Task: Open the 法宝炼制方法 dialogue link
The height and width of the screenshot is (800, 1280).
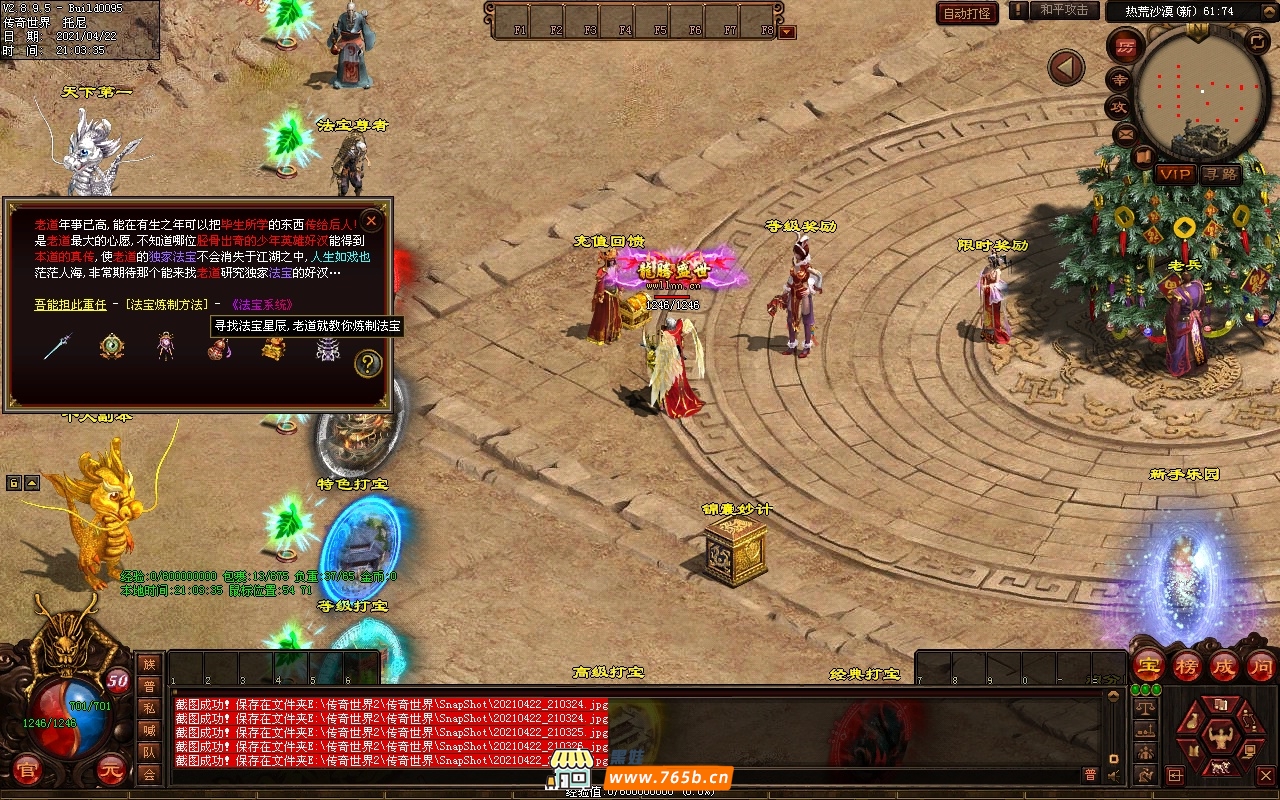Action: 166,304
